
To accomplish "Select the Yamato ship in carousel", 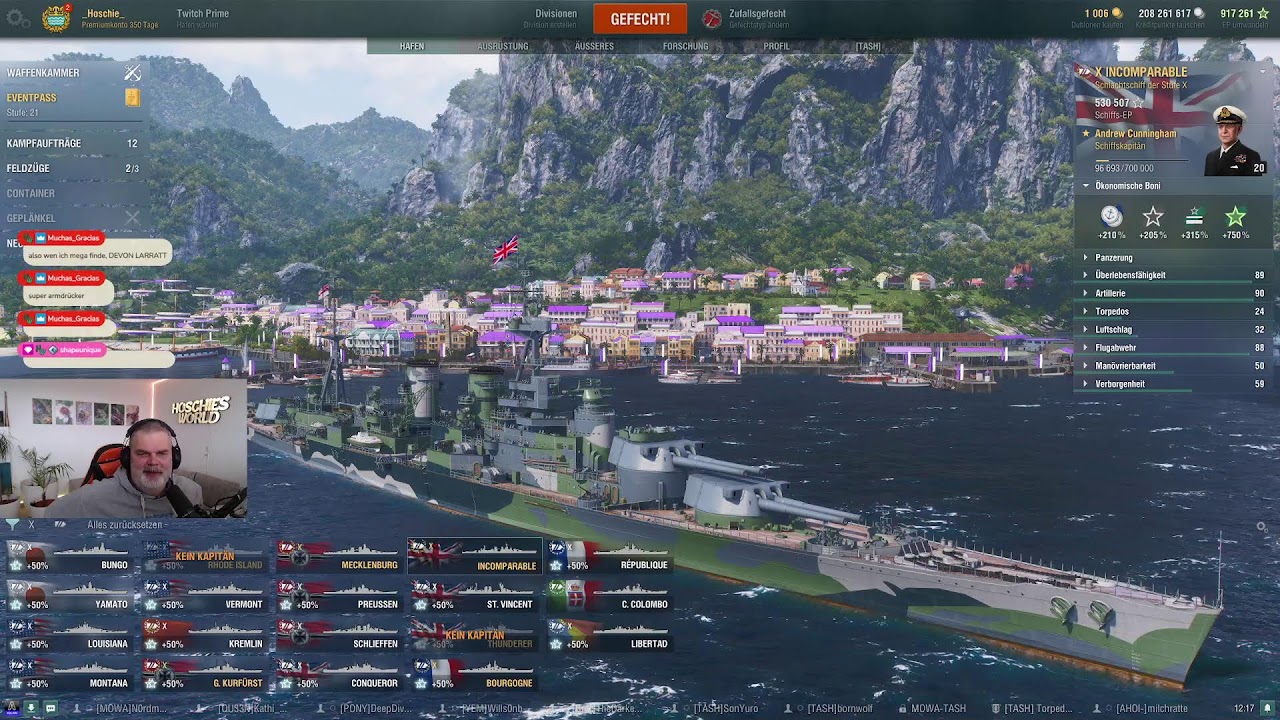I will tap(70, 597).
